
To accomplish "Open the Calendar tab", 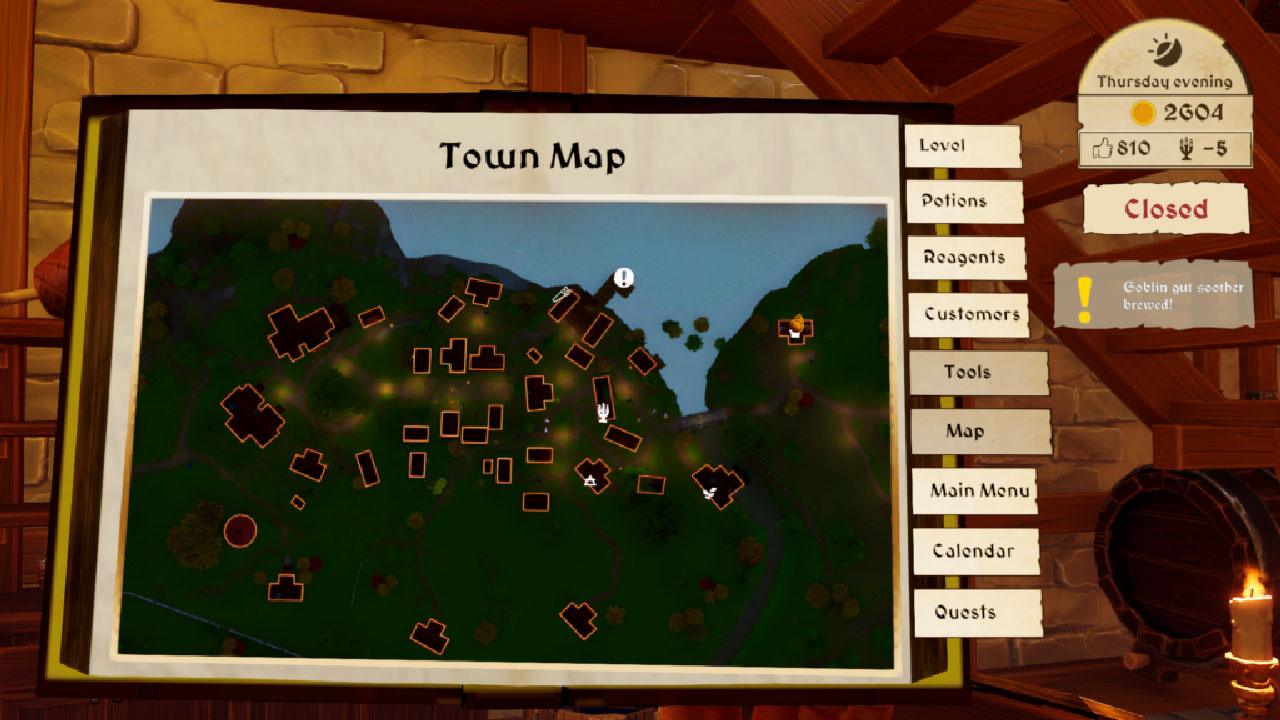I will point(975,551).
